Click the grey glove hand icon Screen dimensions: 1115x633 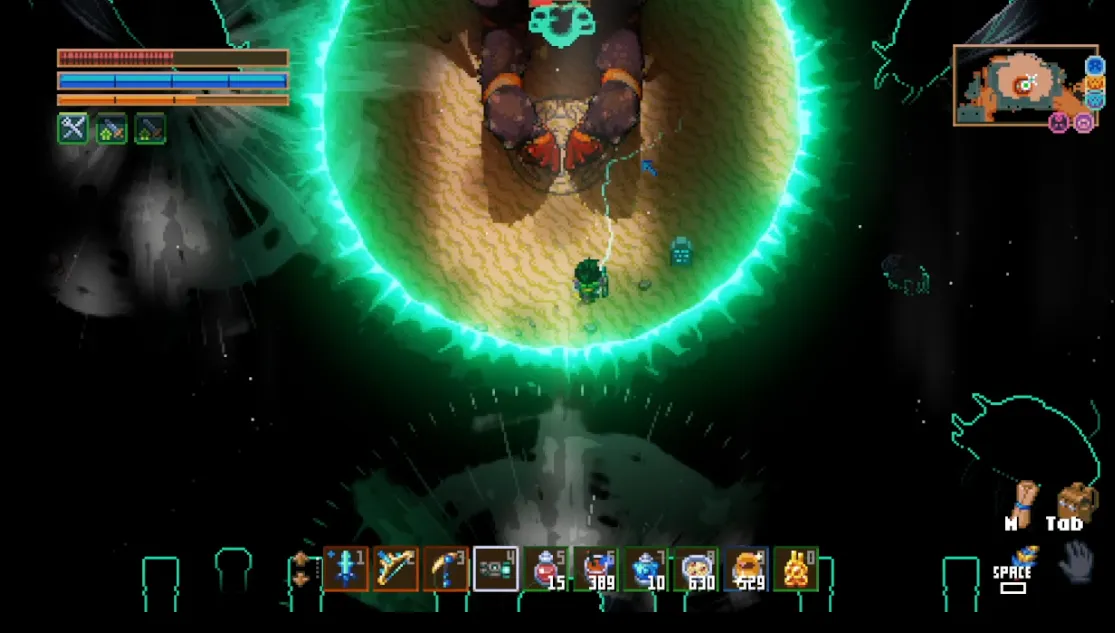[1075, 563]
